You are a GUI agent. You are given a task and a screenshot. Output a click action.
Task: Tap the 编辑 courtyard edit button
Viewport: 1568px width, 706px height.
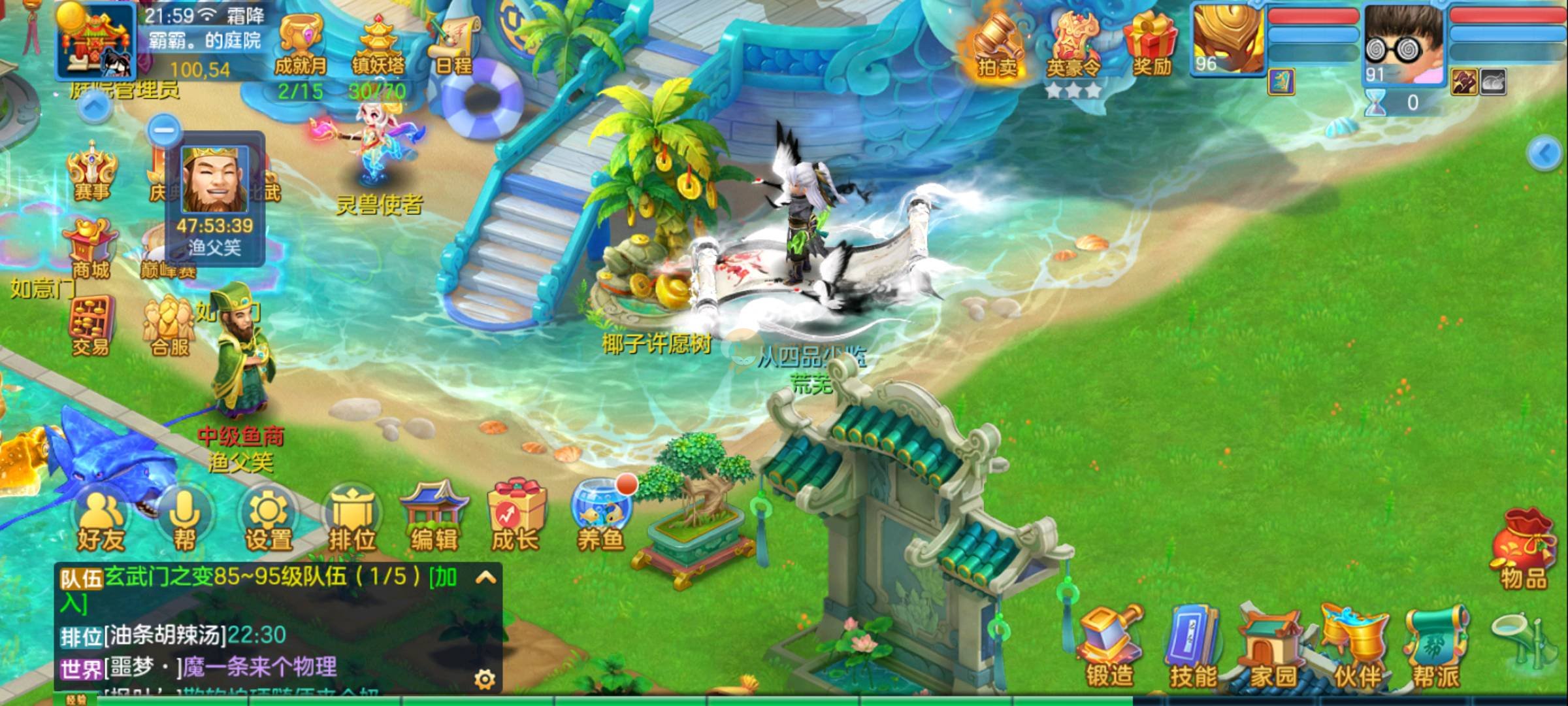coord(434,520)
